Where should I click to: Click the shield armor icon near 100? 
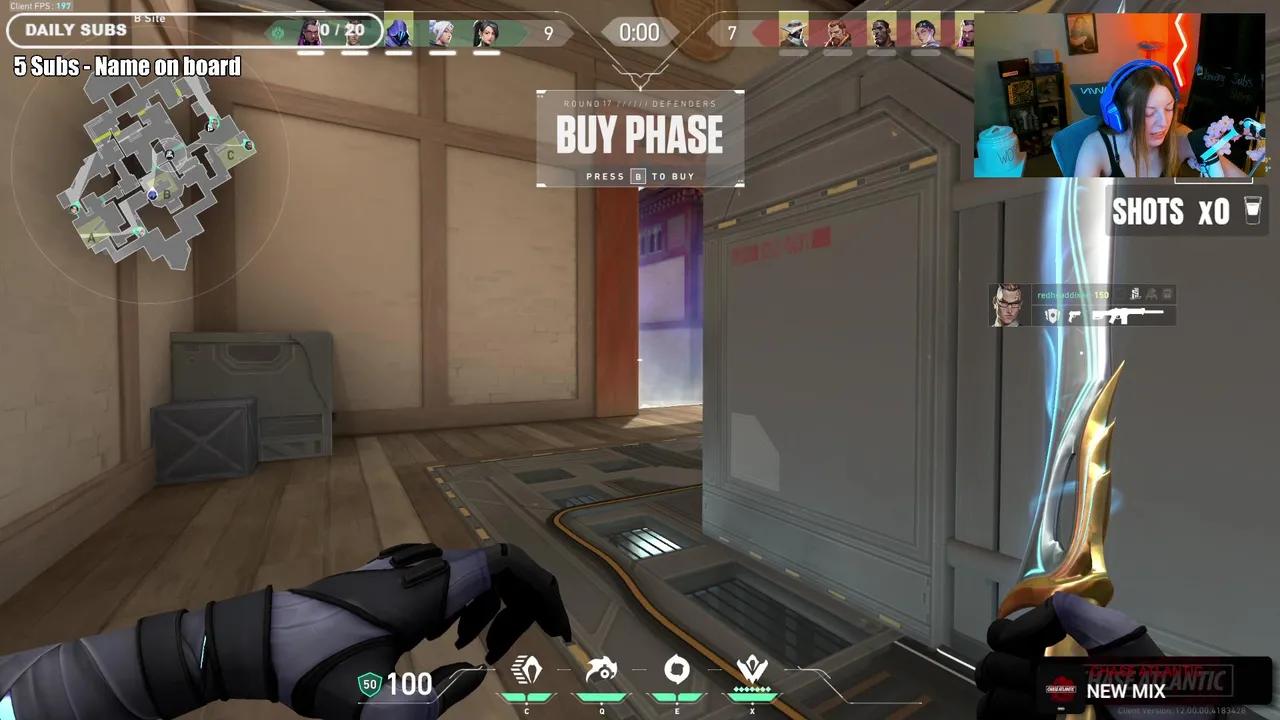point(369,685)
